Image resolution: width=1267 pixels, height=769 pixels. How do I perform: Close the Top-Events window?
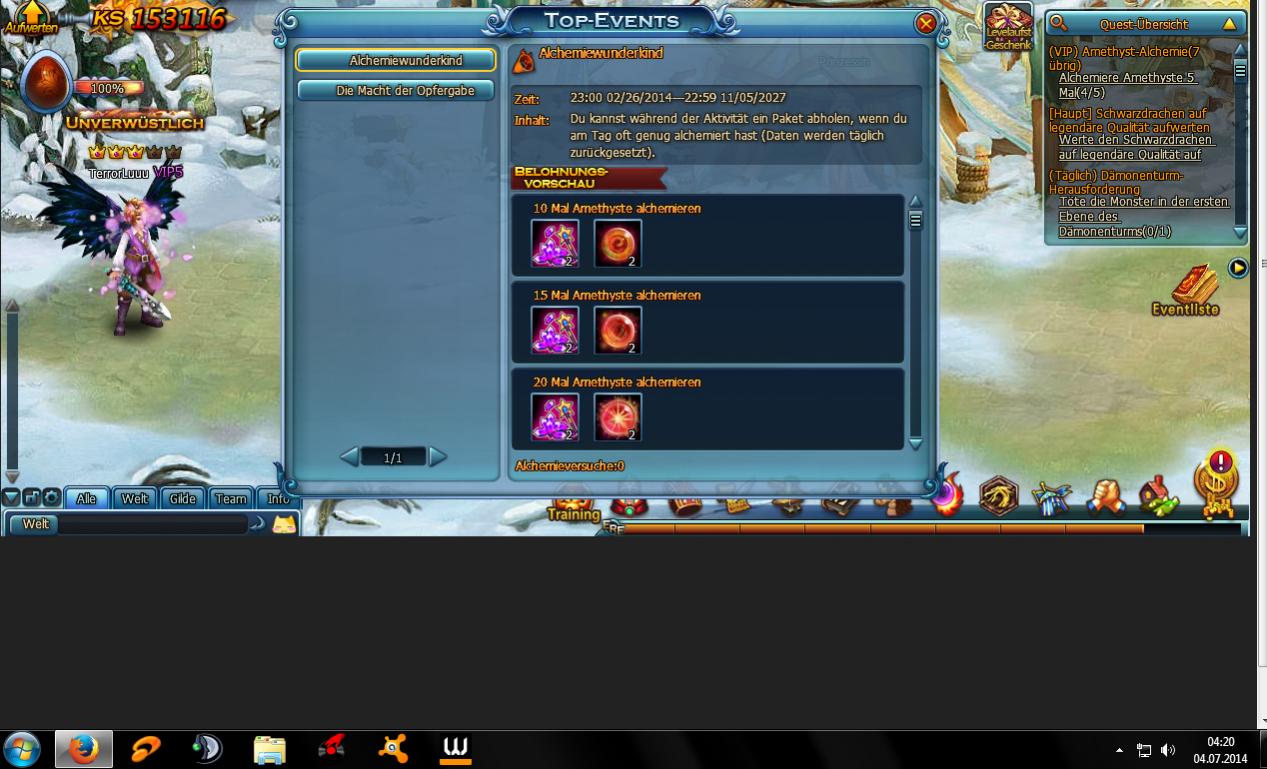tap(926, 23)
